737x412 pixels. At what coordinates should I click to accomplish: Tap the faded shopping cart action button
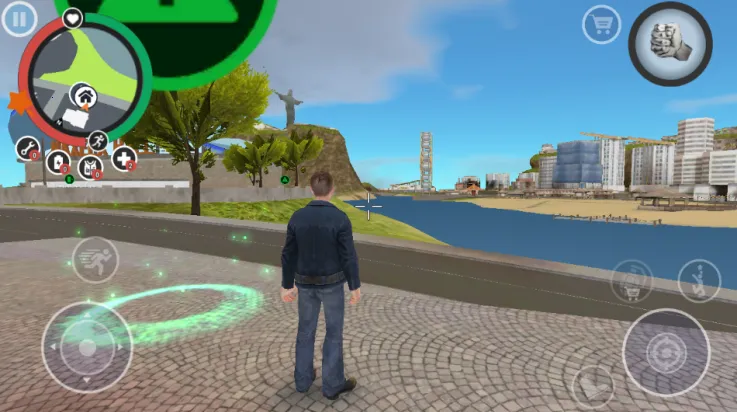pos(630,281)
